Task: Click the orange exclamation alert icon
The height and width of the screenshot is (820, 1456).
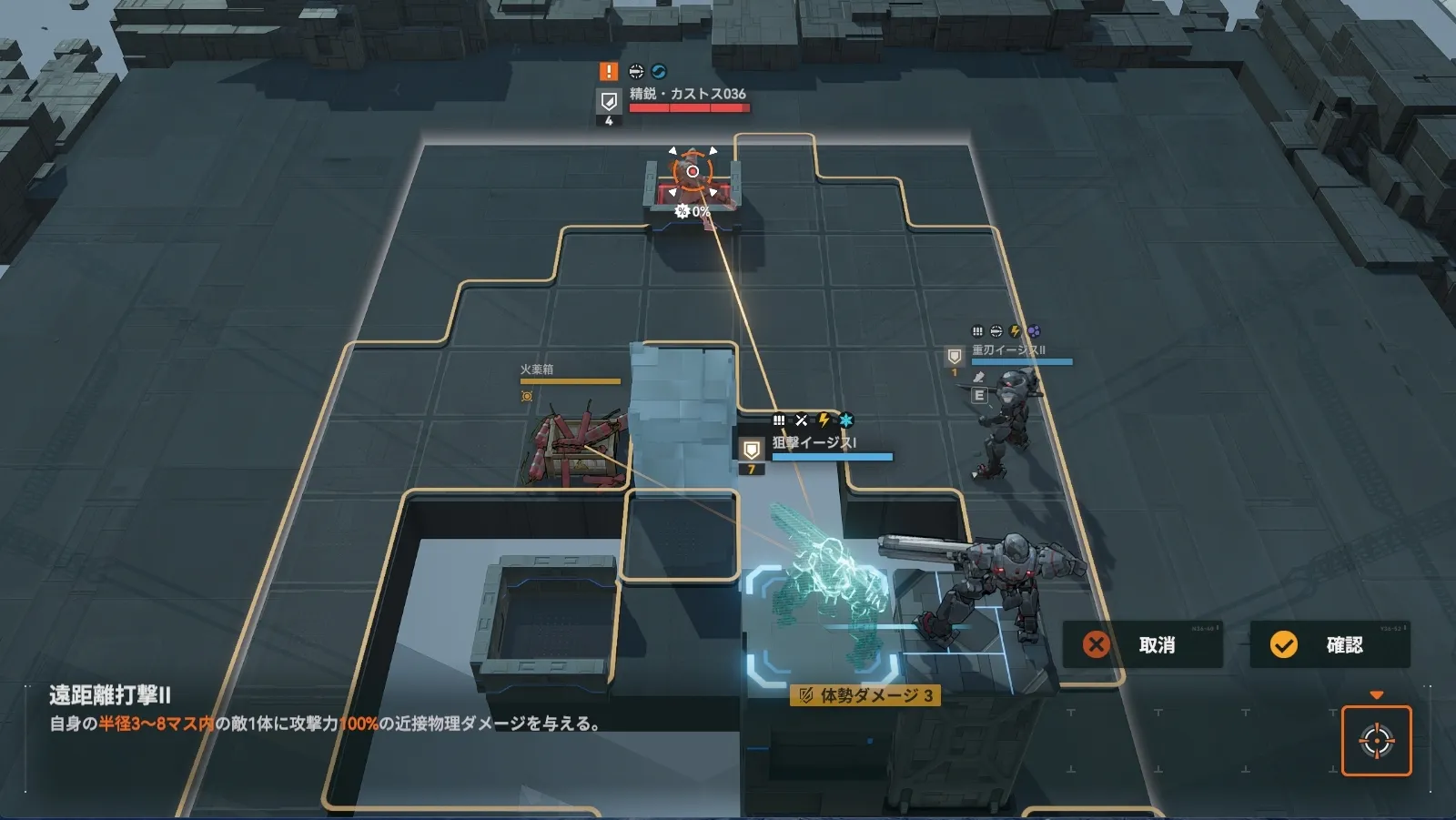Action: [x=609, y=72]
